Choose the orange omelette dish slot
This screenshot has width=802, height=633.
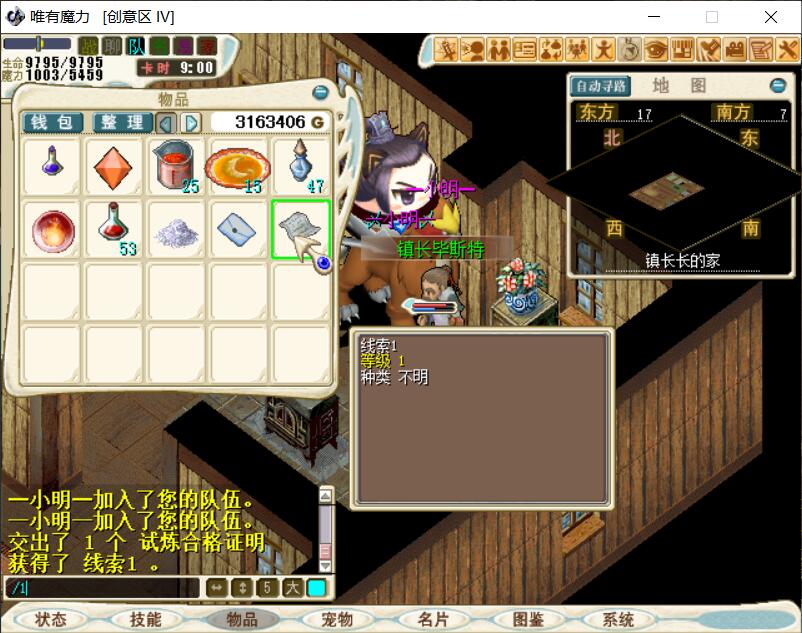tap(238, 167)
